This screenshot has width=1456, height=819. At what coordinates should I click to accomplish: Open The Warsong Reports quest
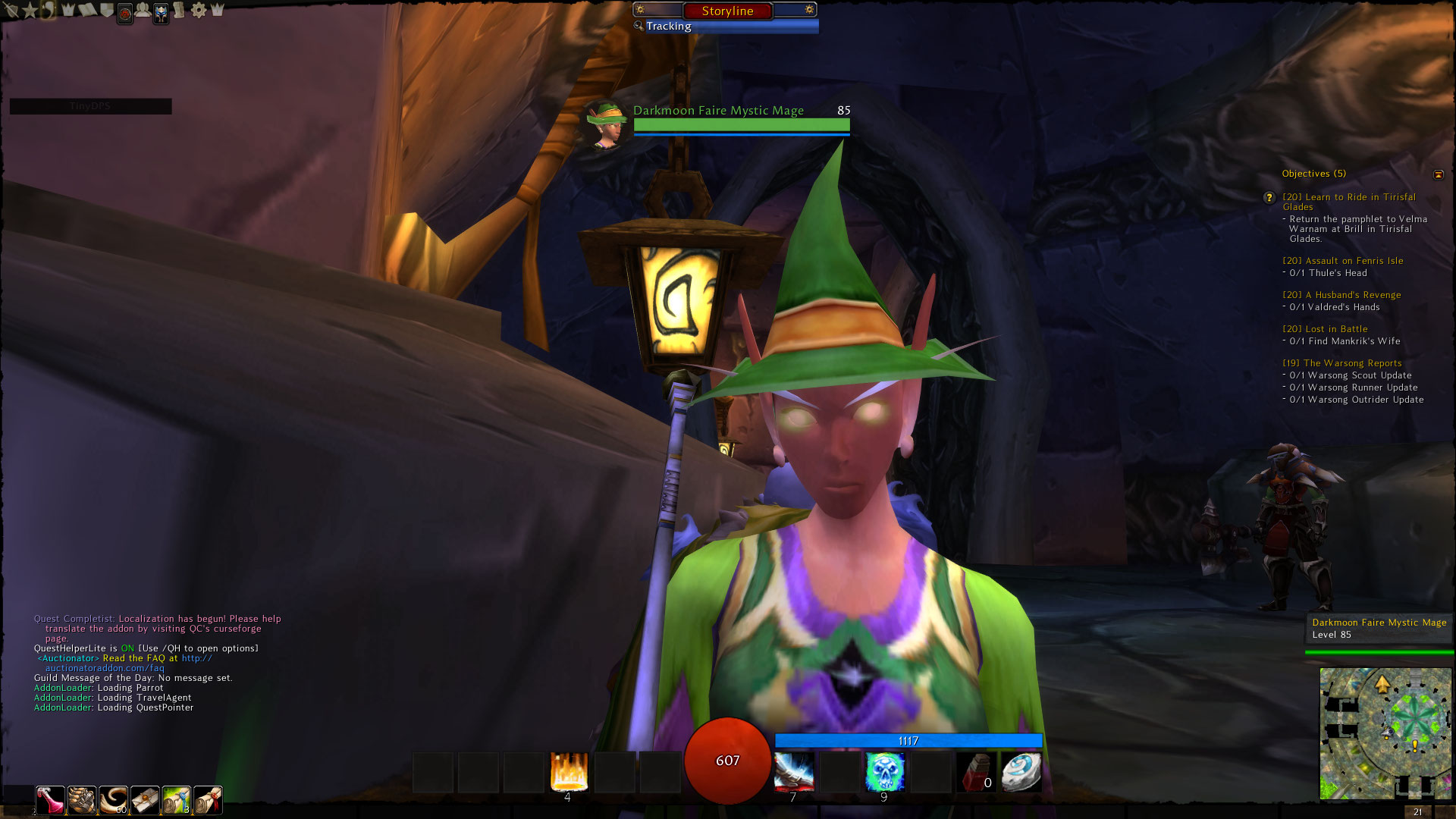[1341, 363]
